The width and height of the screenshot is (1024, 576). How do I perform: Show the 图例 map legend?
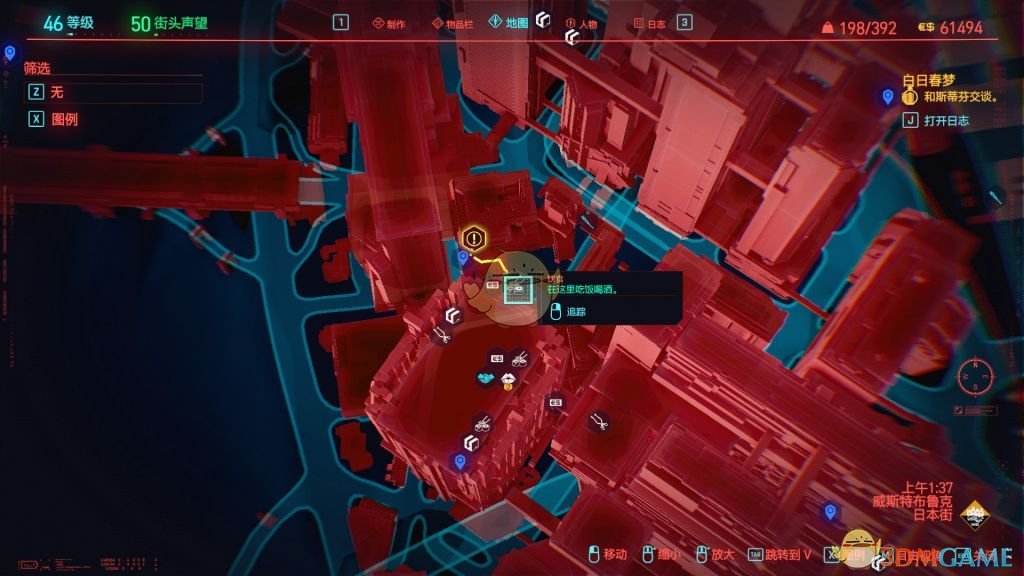[x=55, y=119]
